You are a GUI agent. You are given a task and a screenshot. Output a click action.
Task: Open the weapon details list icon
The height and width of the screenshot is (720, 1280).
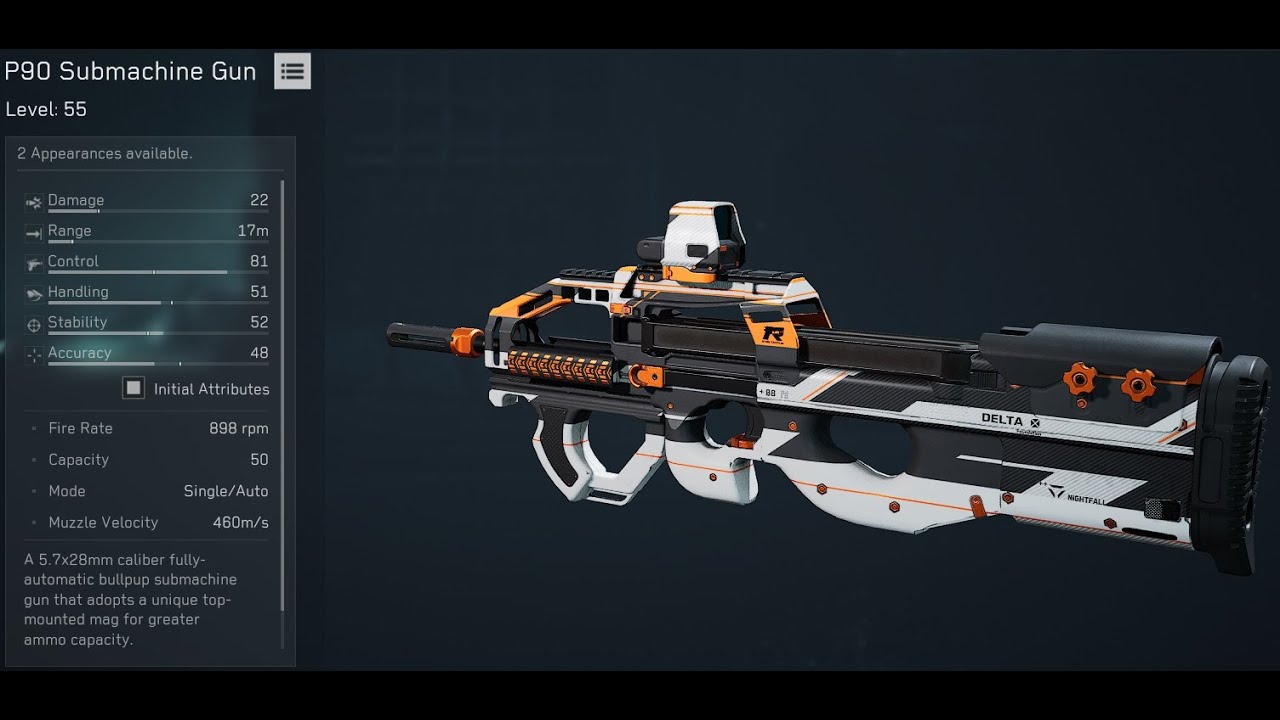(291, 70)
